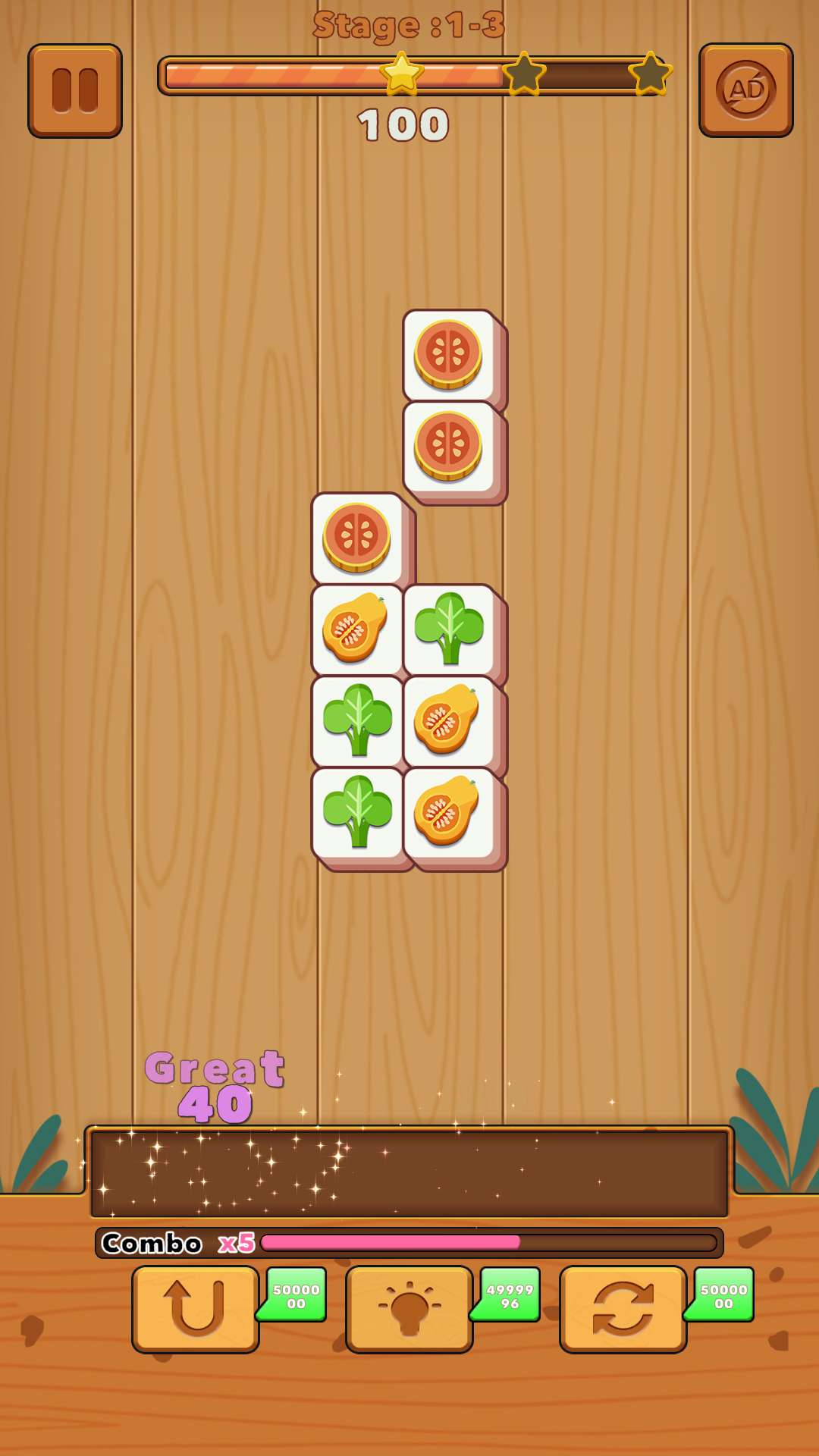
Task: Pick the bottom-most leafy green tile
Action: pyautogui.click(x=356, y=812)
